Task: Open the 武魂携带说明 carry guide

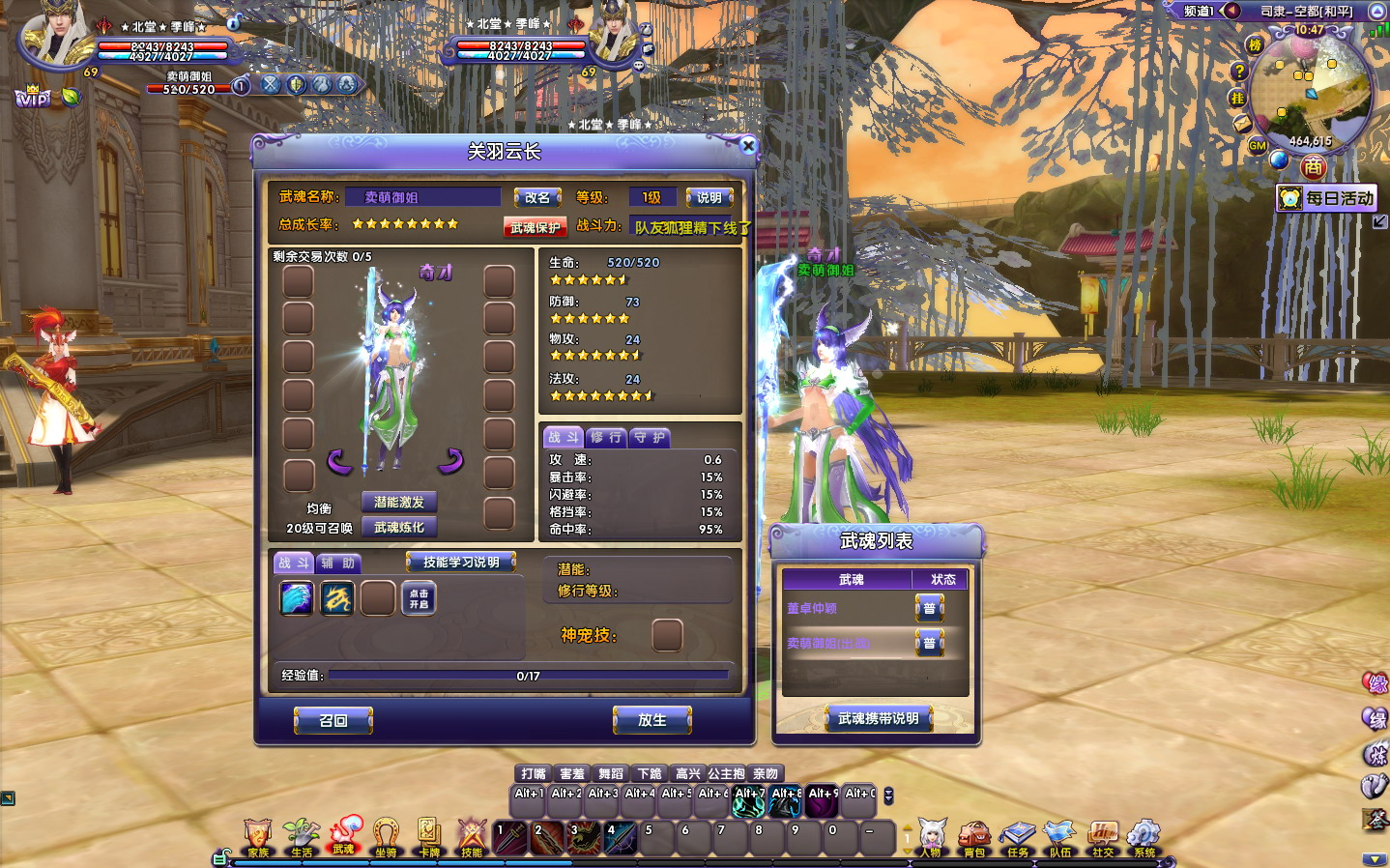Action: (878, 718)
